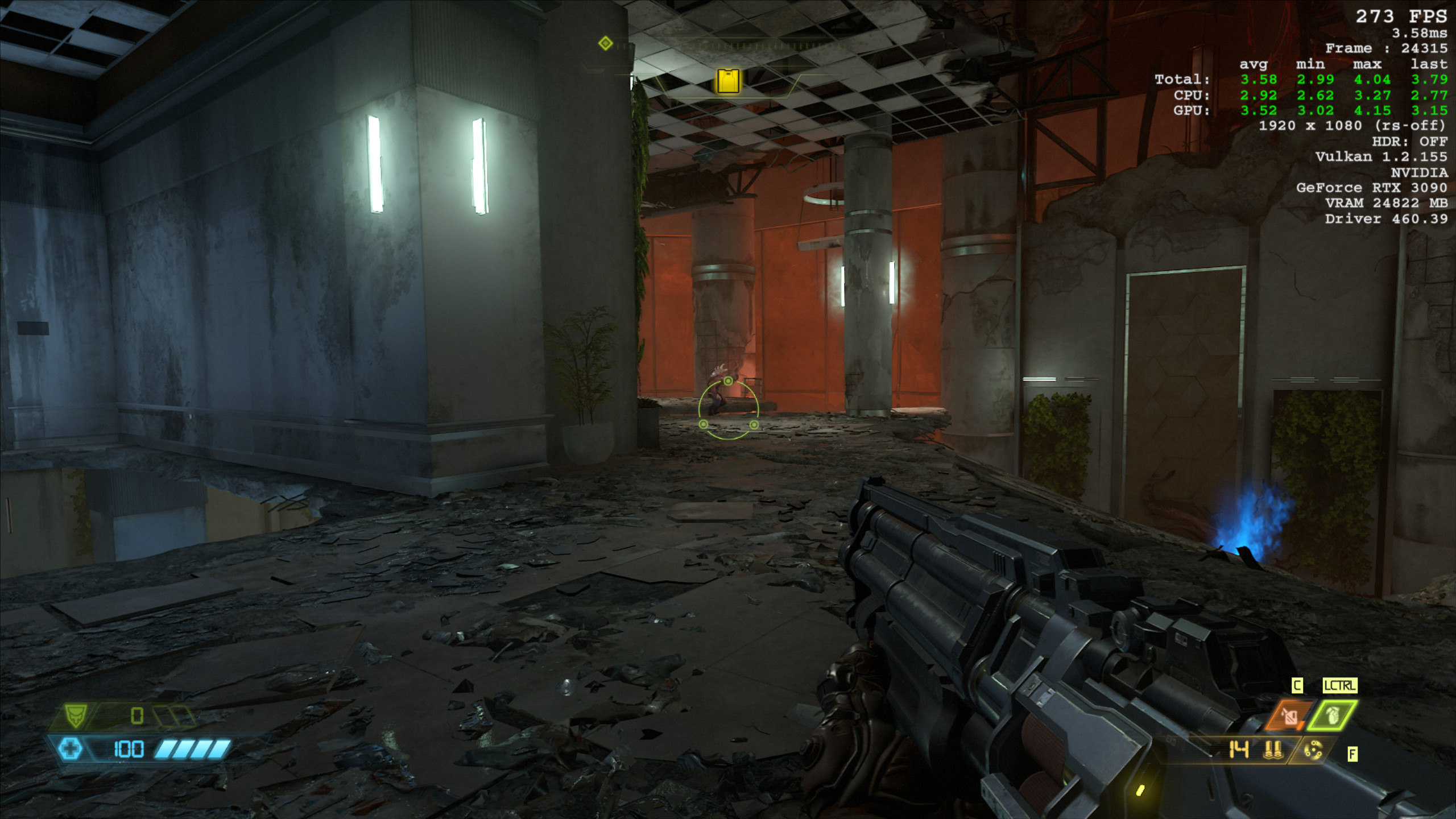Select the circular weapon mod icon
The image size is (1456, 819).
pos(1313,751)
